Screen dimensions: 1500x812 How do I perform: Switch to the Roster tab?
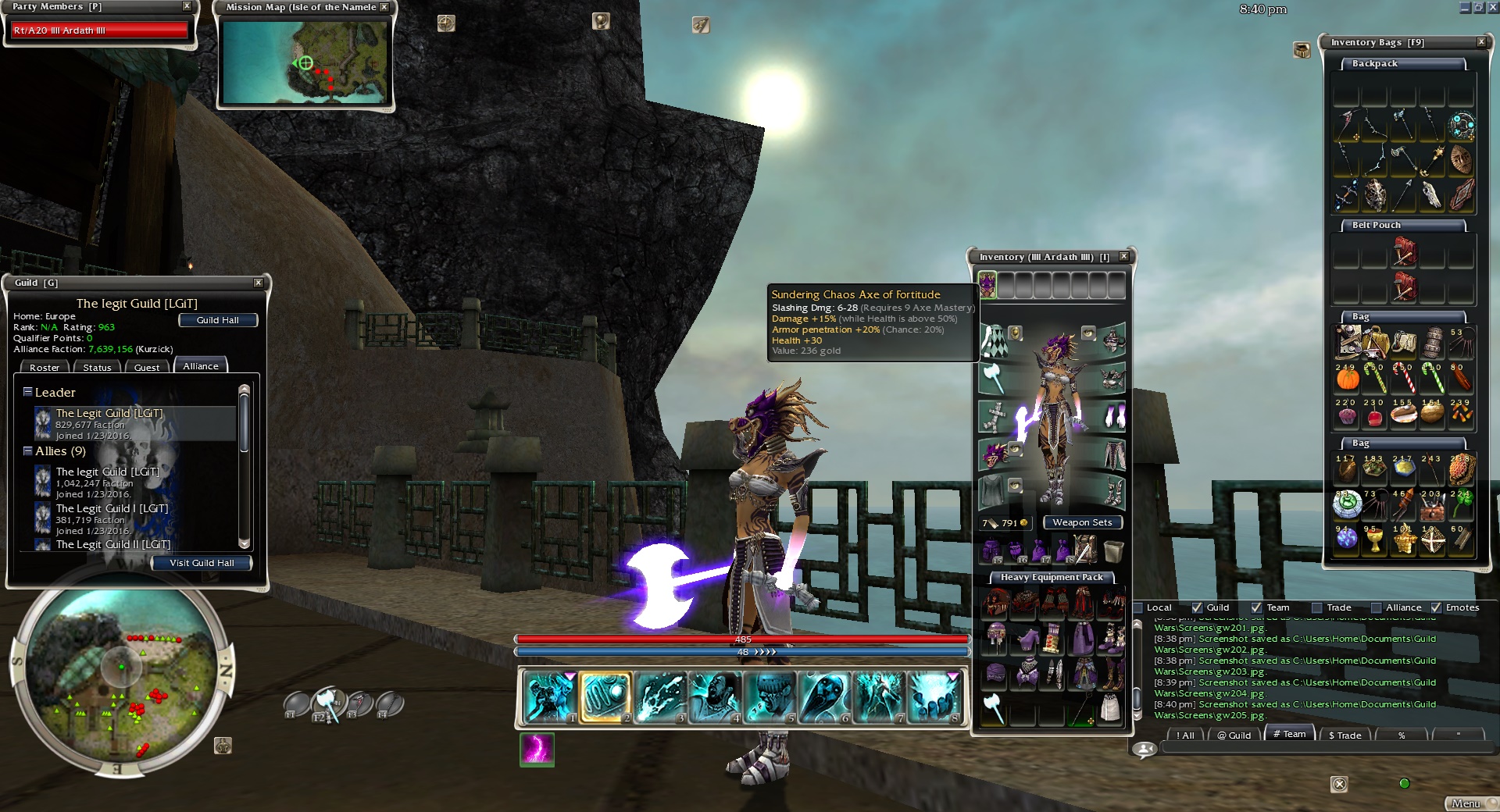click(x=45, y=368)
